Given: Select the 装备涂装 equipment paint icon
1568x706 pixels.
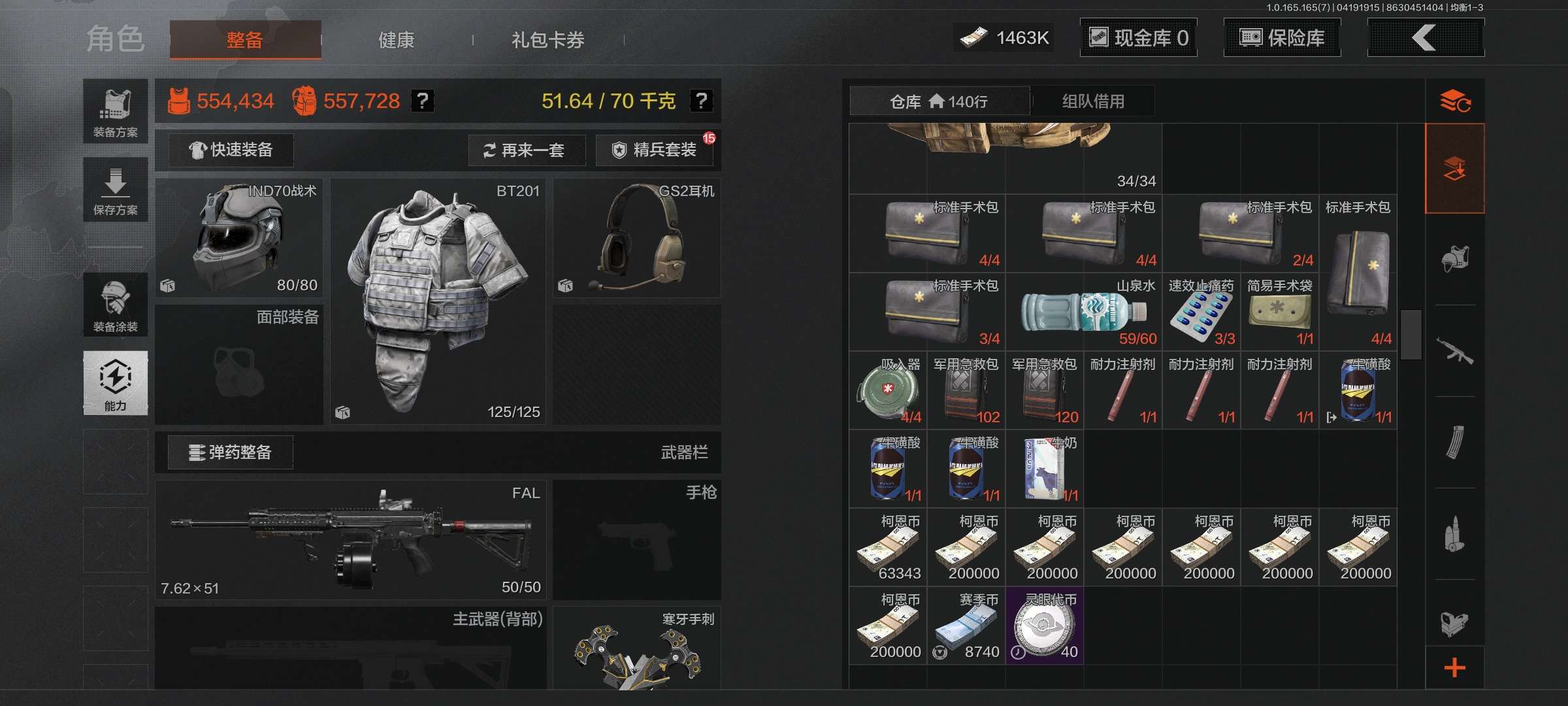Looking at the screenshot, I should 115,305.
